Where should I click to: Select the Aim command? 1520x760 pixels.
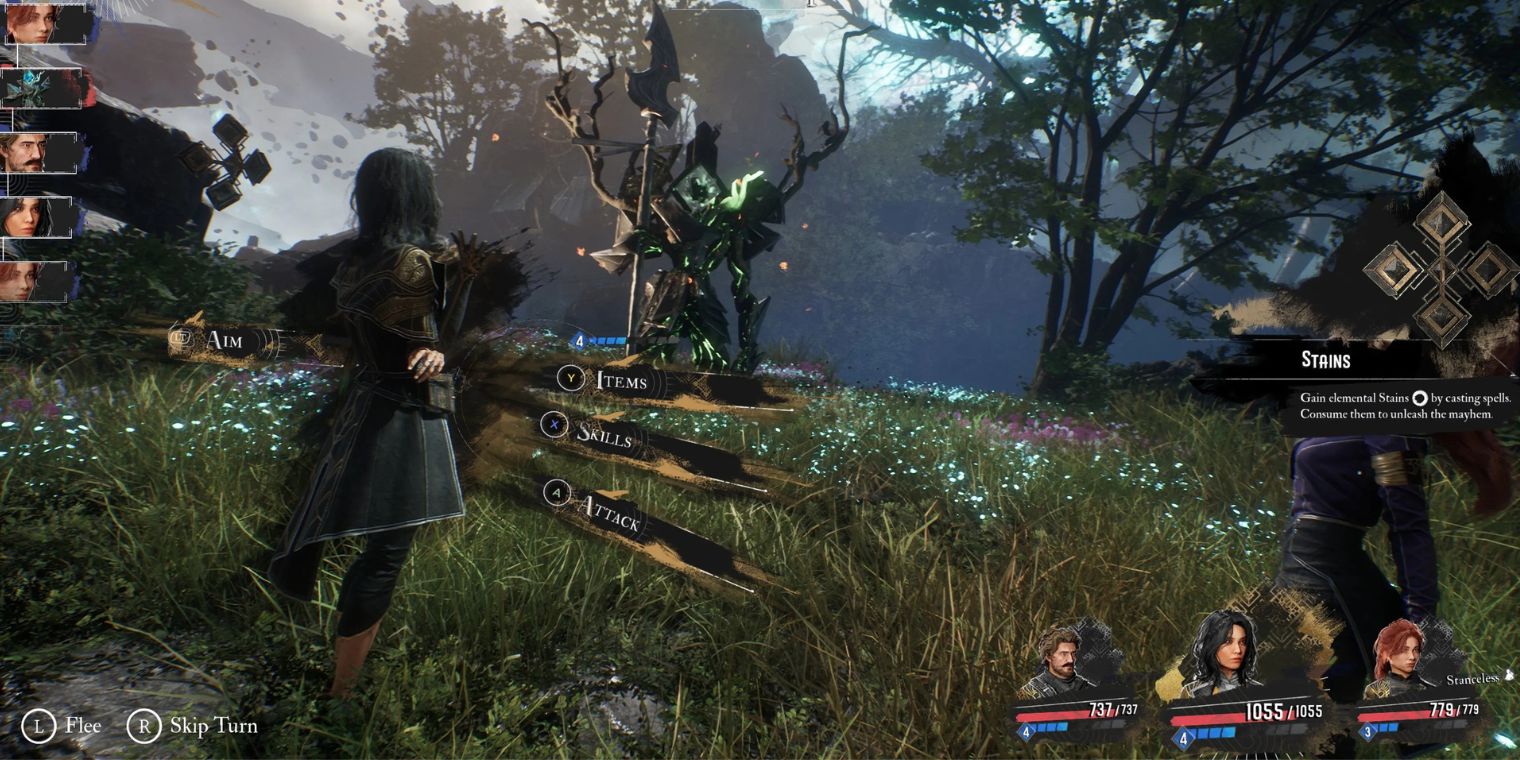pos(222,341)
